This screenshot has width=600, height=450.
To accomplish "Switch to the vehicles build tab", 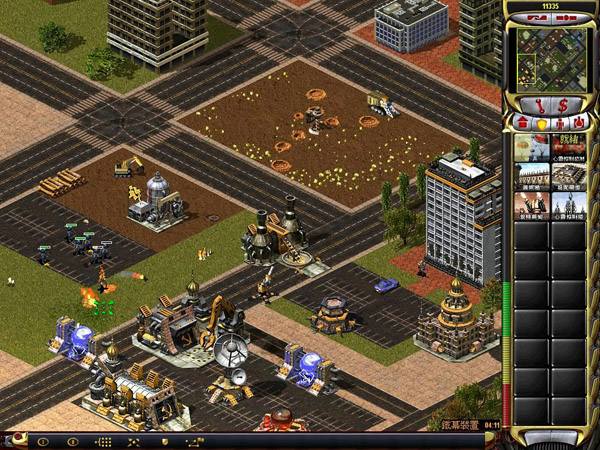I will [579, 122].
